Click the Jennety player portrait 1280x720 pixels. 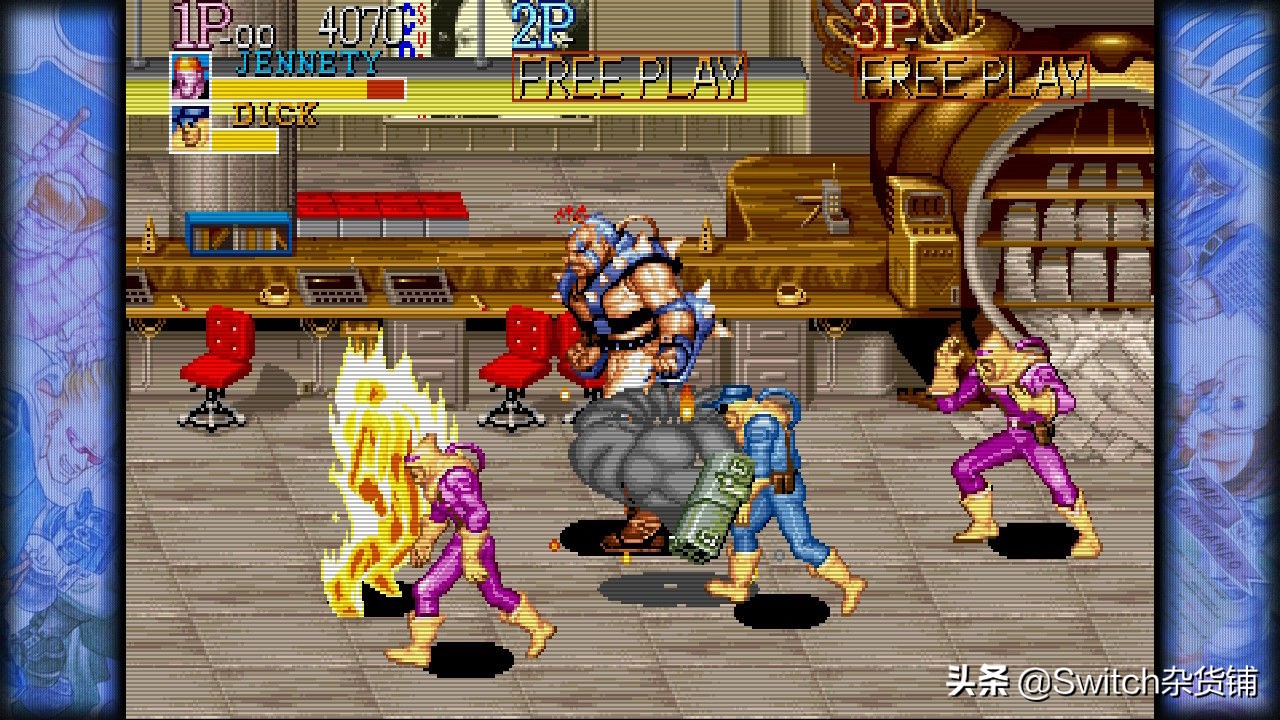(190, 76)
